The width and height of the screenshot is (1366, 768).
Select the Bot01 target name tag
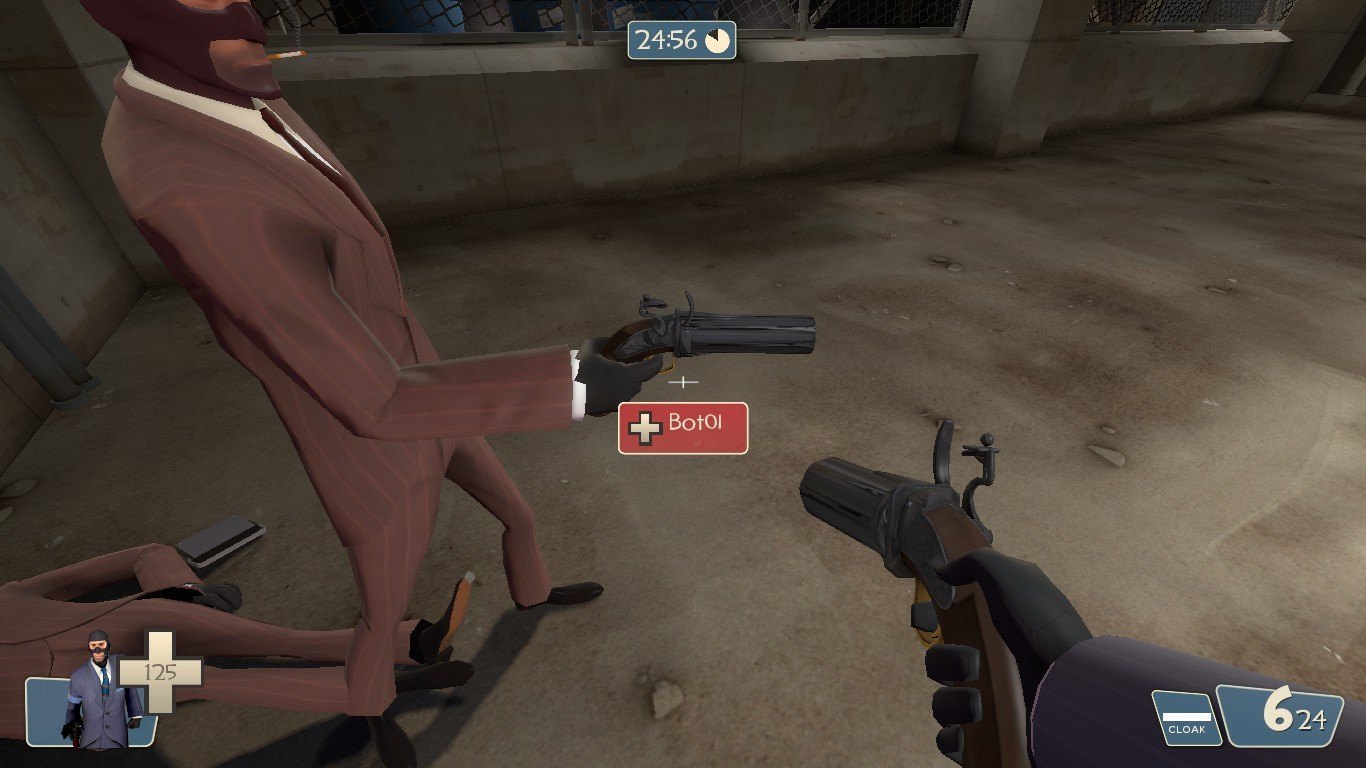[683, 428]
